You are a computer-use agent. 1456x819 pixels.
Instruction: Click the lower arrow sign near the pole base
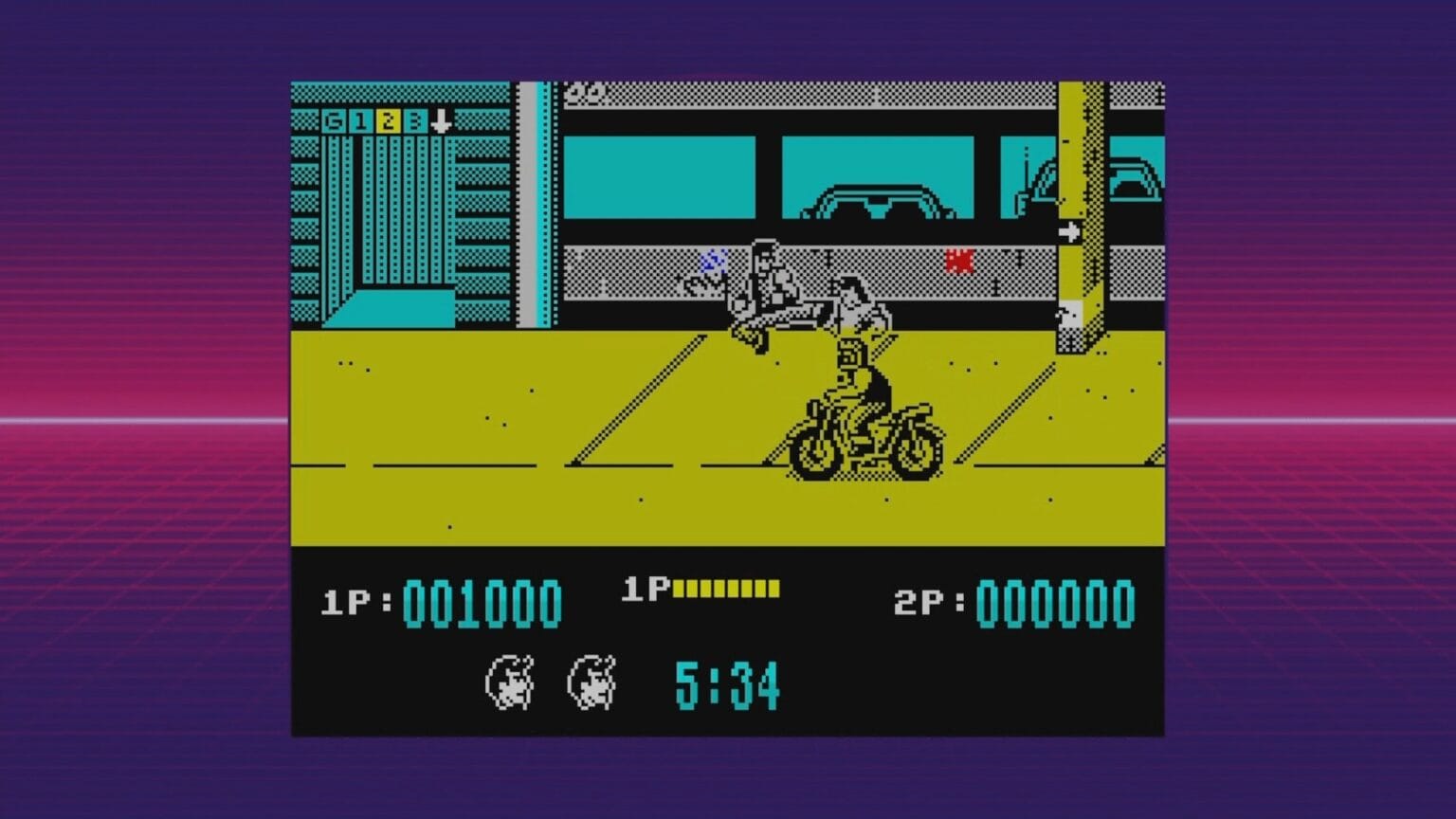pyautogui.click(x=1070, y=316)
